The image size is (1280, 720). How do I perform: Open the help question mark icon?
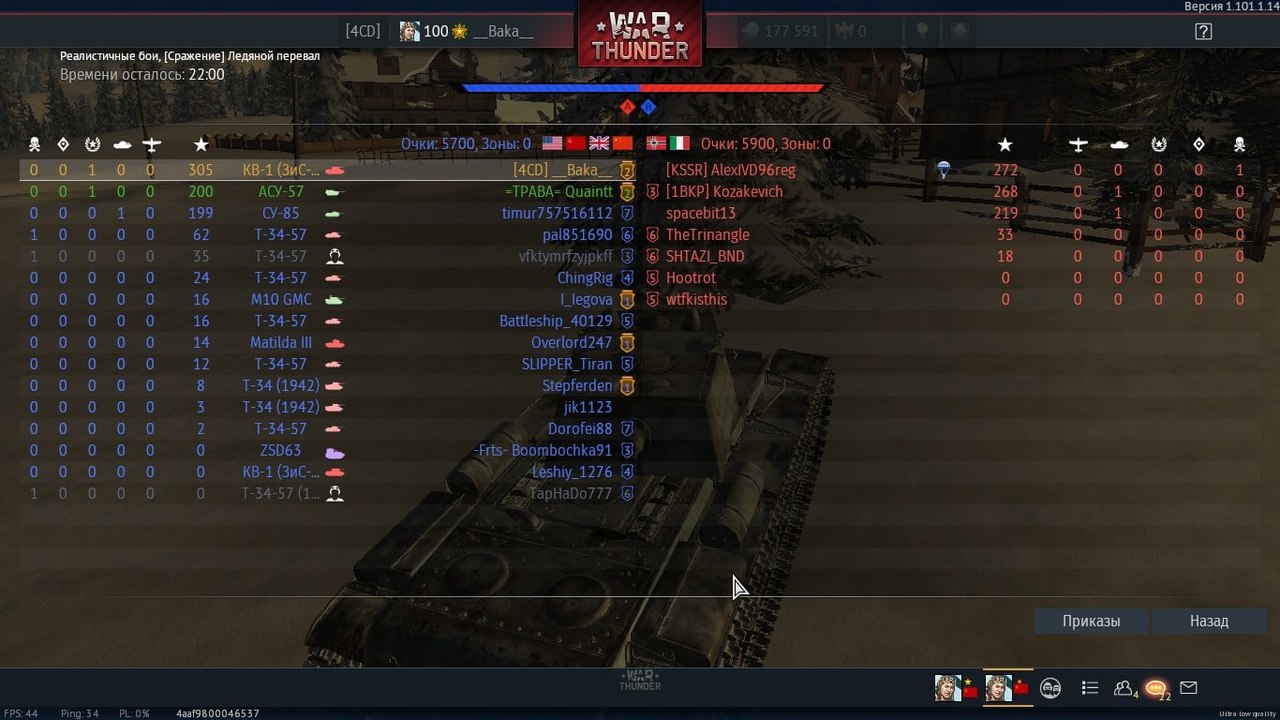(1203, 31)
